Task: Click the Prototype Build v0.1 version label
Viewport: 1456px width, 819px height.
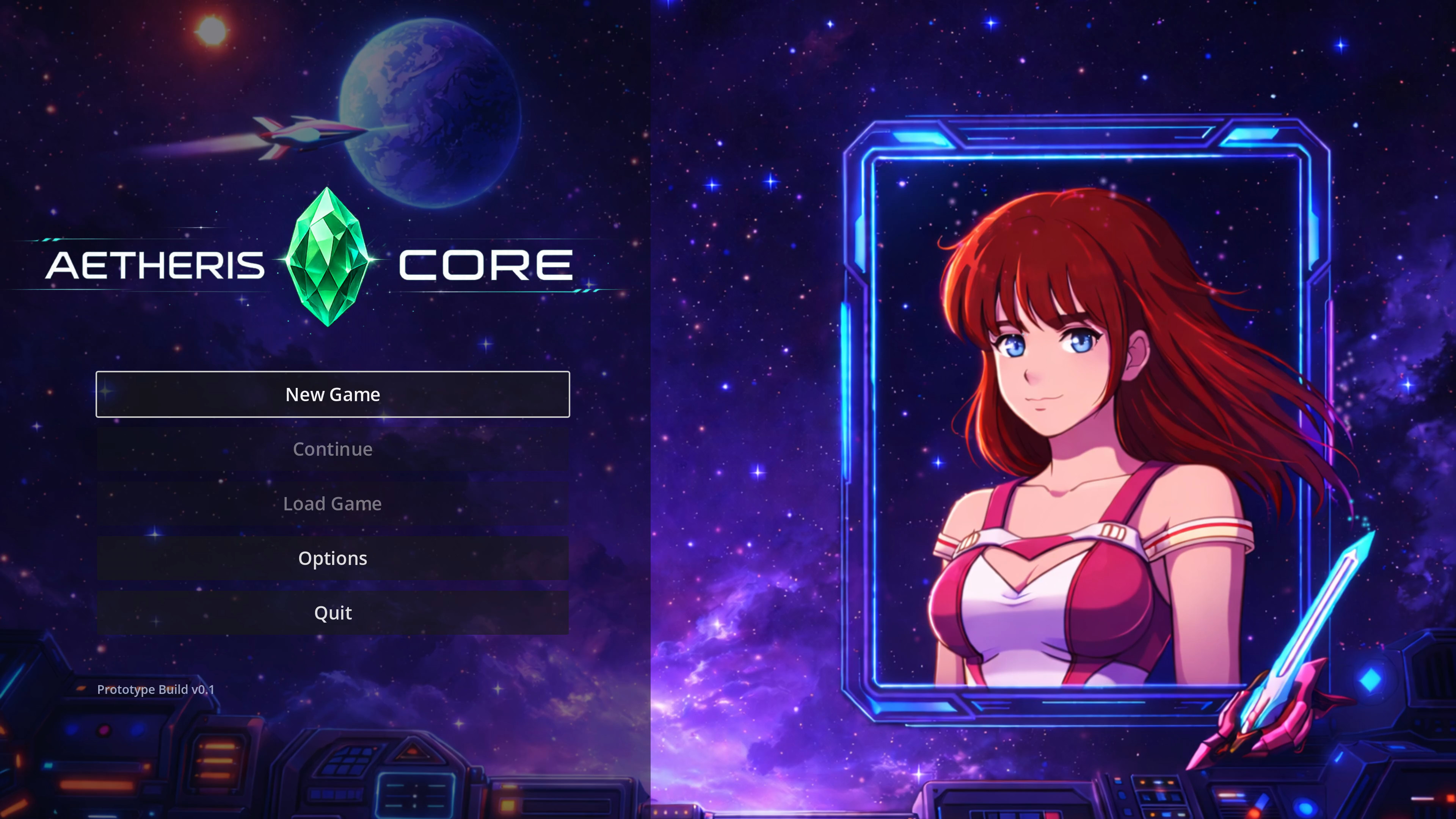Action: point(156,690)
